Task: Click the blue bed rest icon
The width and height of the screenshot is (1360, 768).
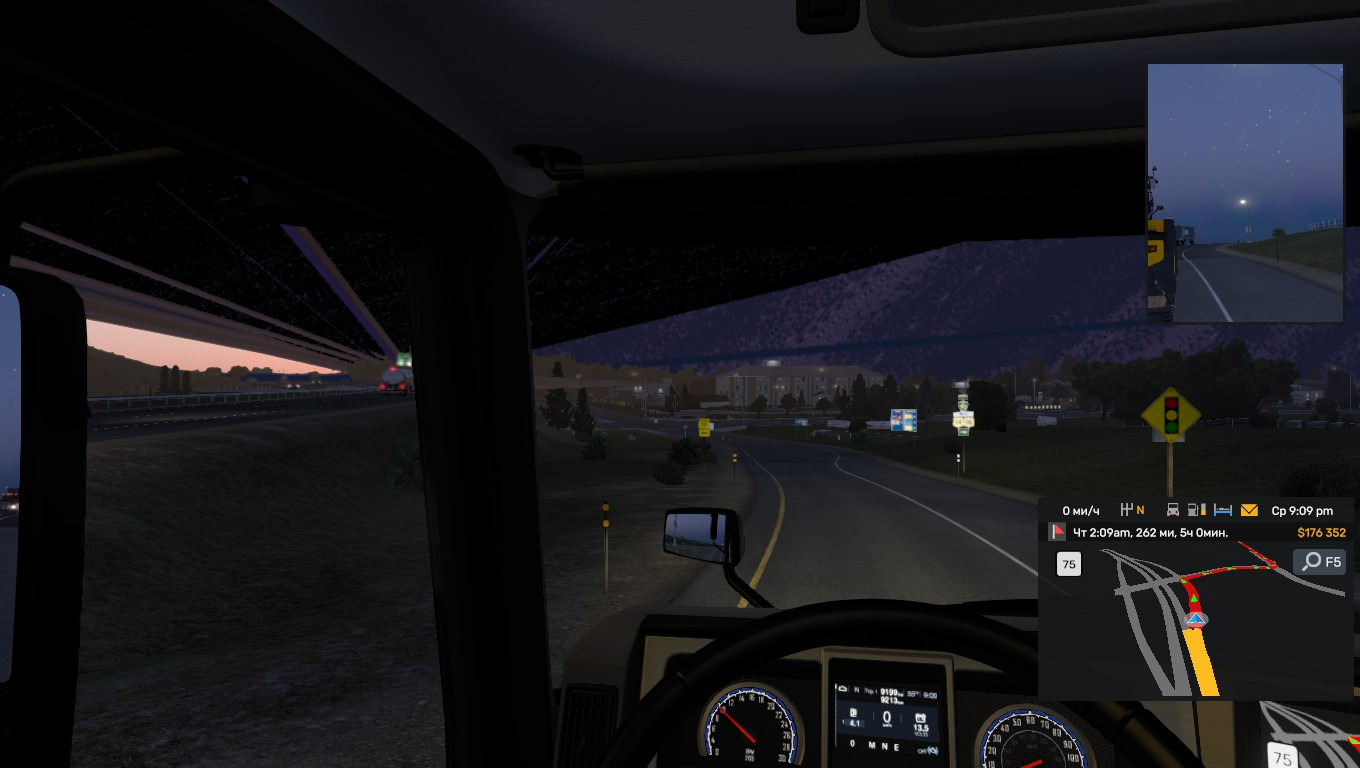Action: tap(1222, 510)
